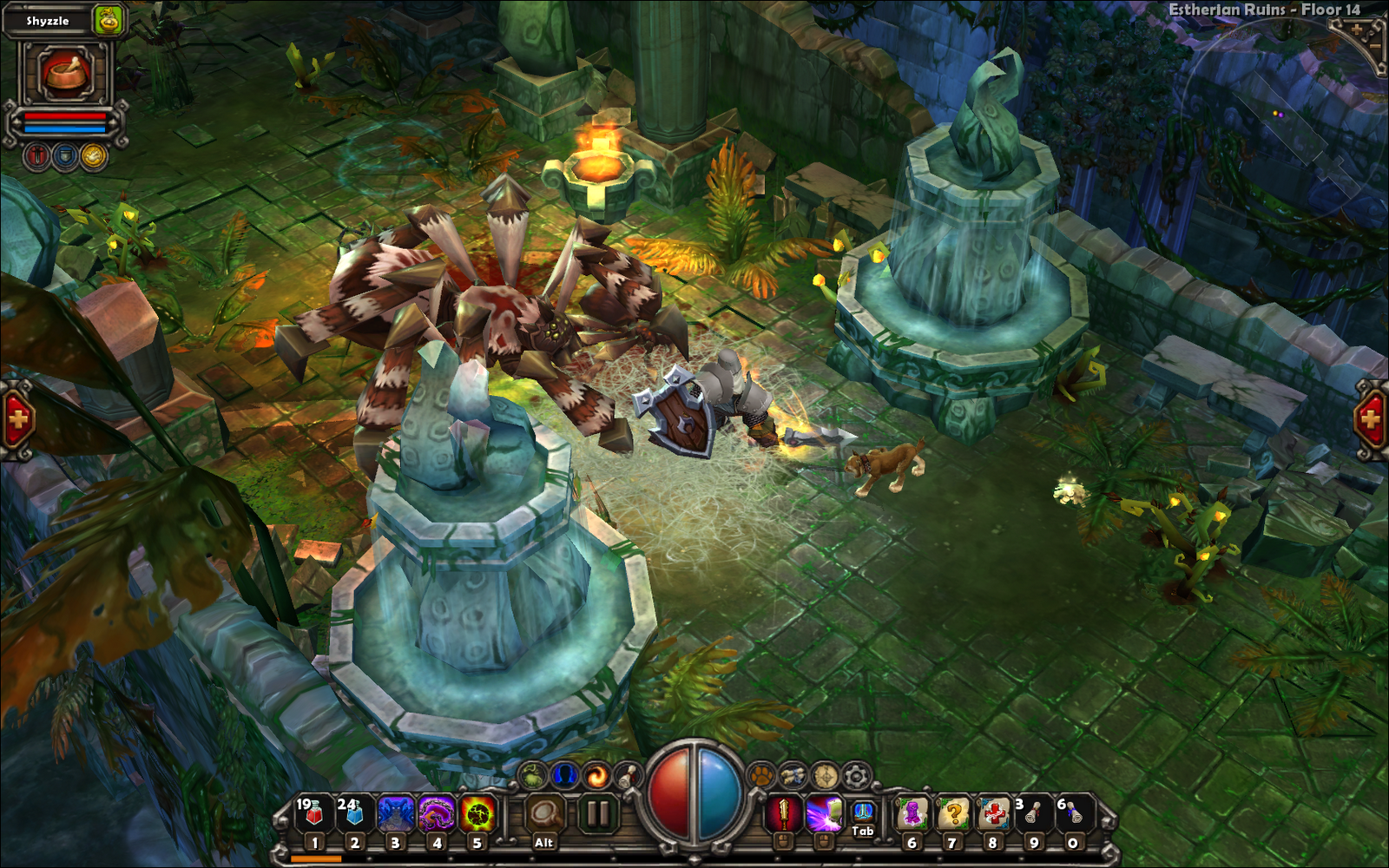
Task: Activate the blue demon skill in slot 3
Action: [x=395, y=814]
